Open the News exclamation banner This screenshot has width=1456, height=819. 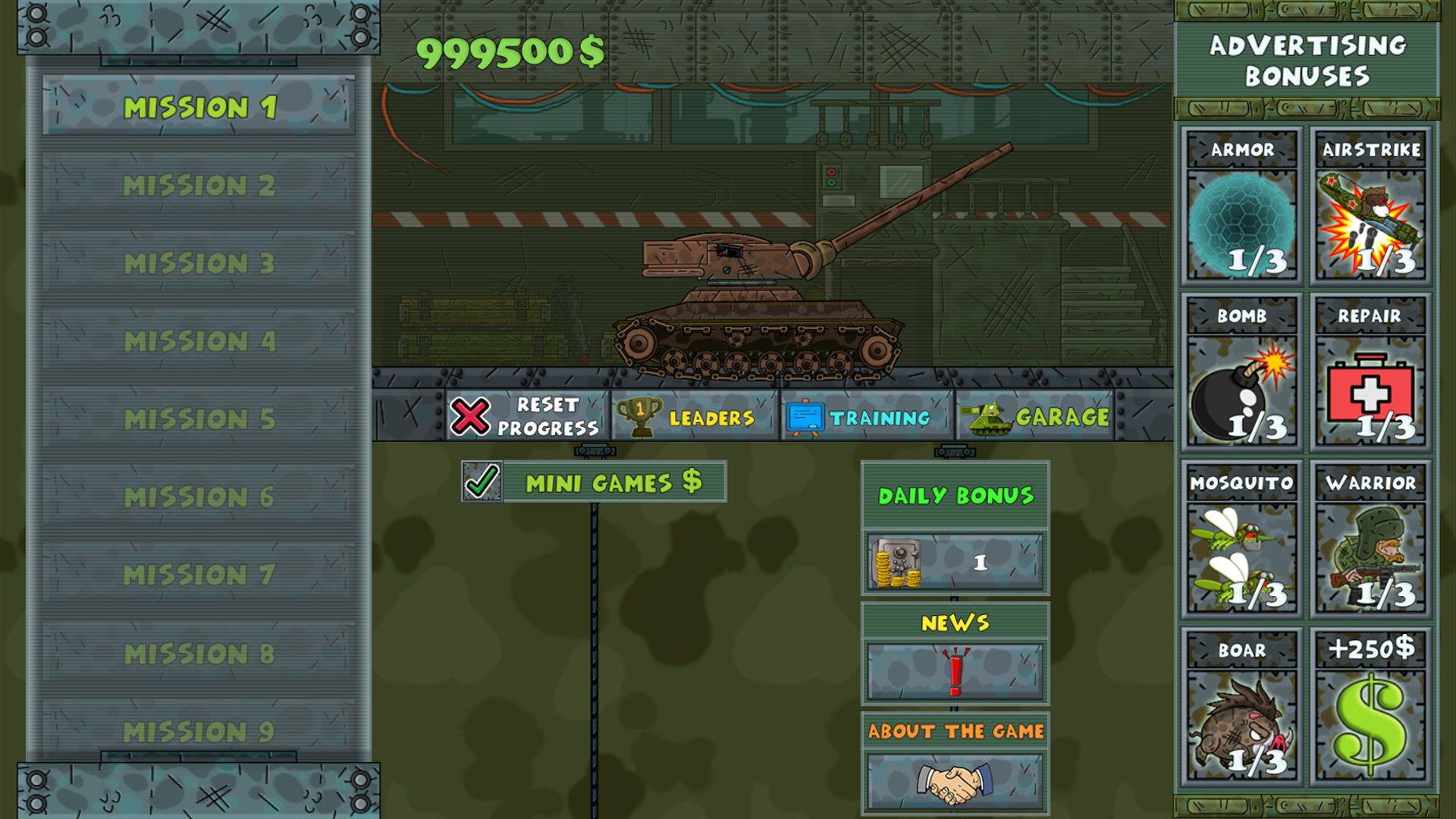pyautogui.click(x=954, y=672)
